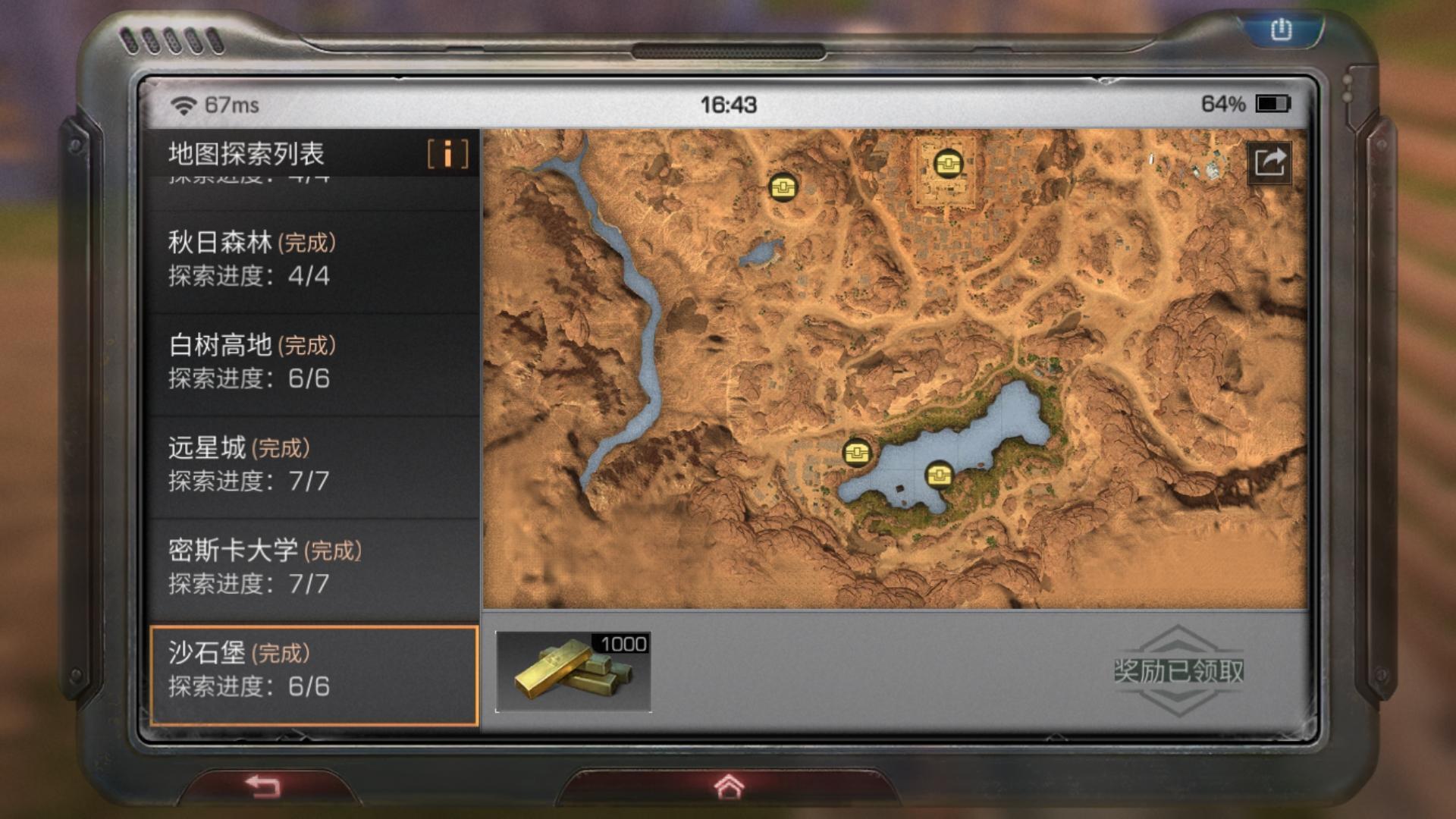Select the 1000 gold bars reward
Viewport: 1456px width, 819px height.
click(x=573, y=672)
